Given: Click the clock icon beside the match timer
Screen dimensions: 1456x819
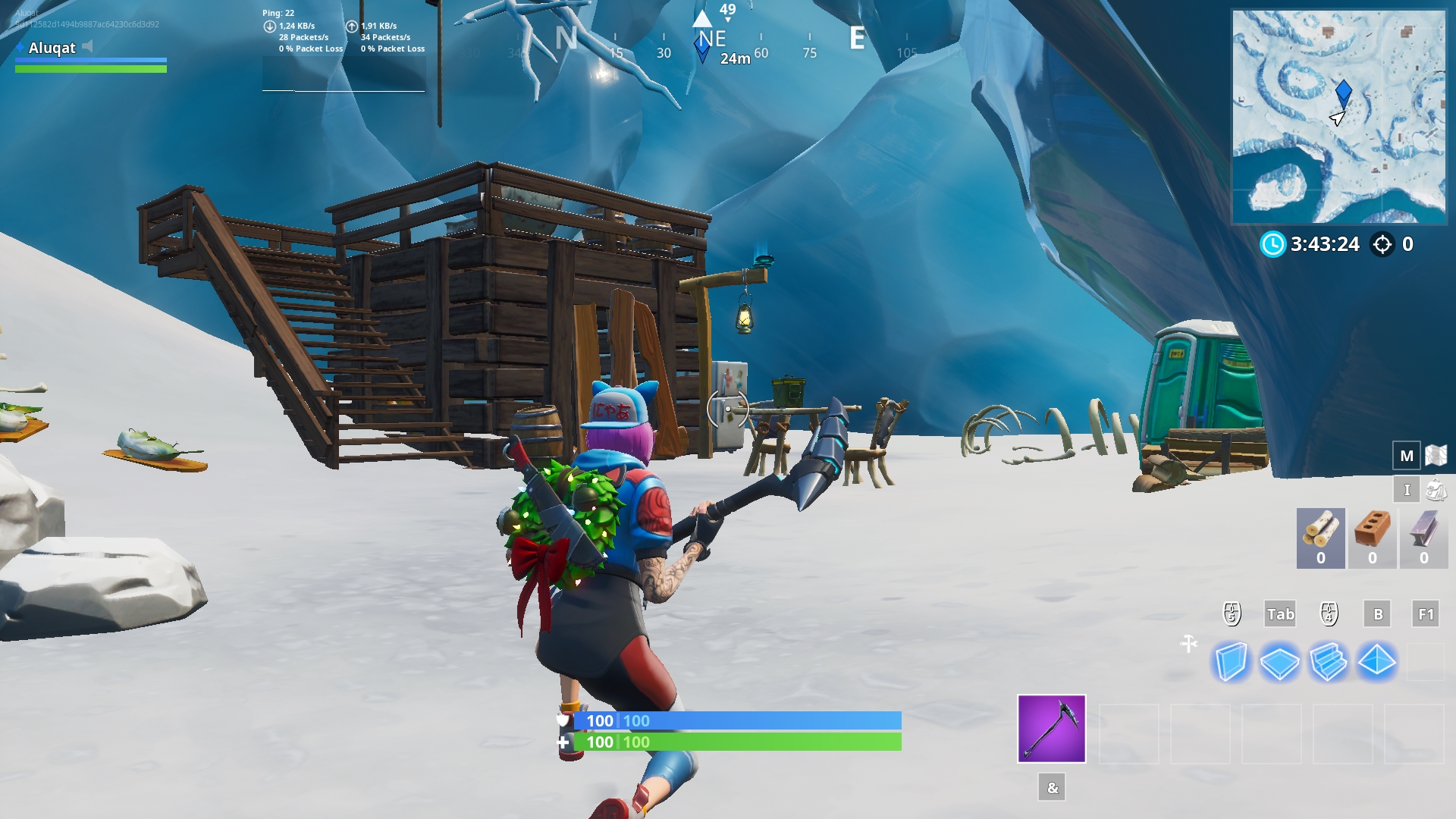Looking at the screenshot, I should coord(1273,244).
